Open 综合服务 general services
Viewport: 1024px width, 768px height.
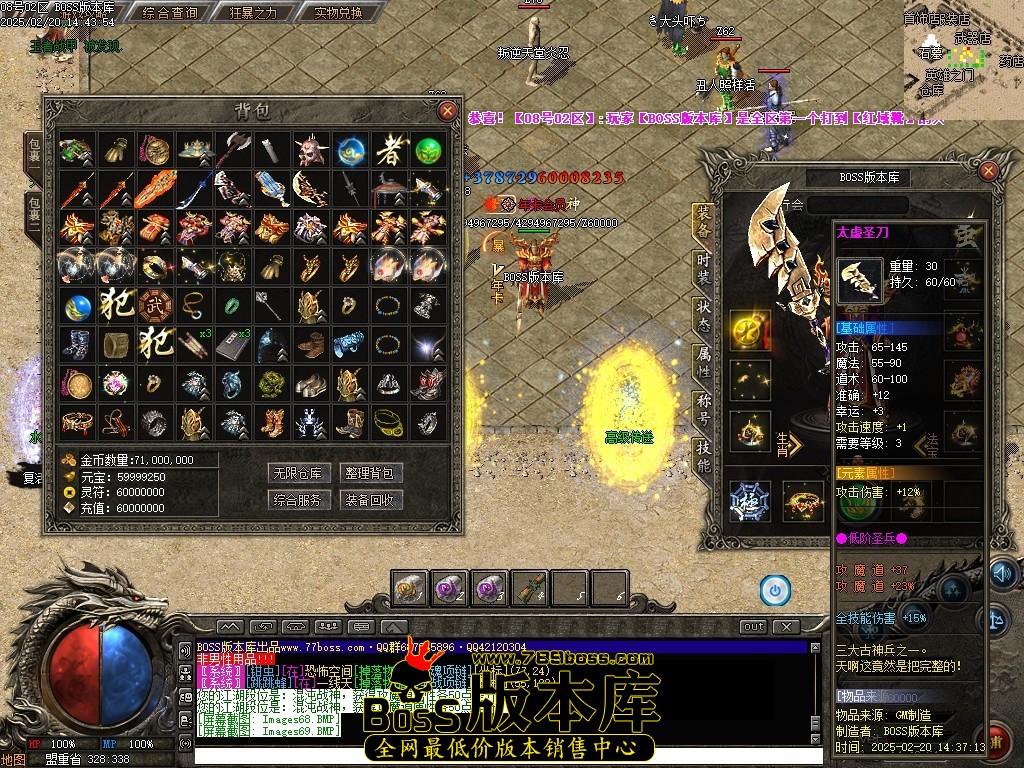click(298, 499)
